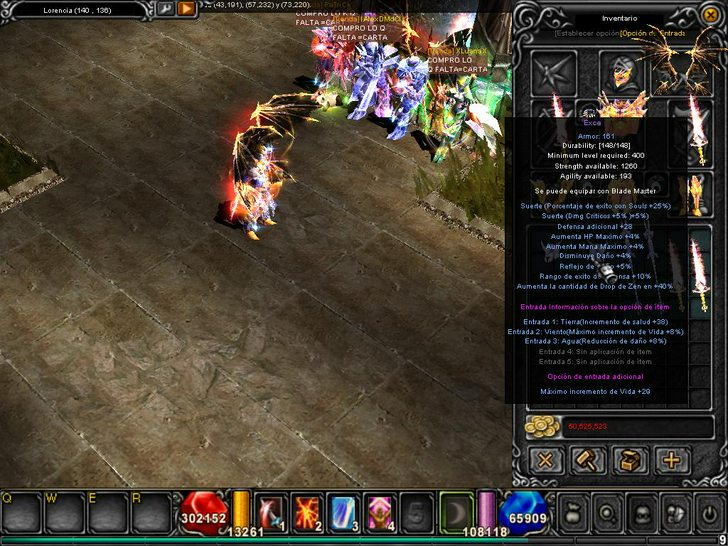Activate skill slot 1 sword ability

click(x=271, y=510)
